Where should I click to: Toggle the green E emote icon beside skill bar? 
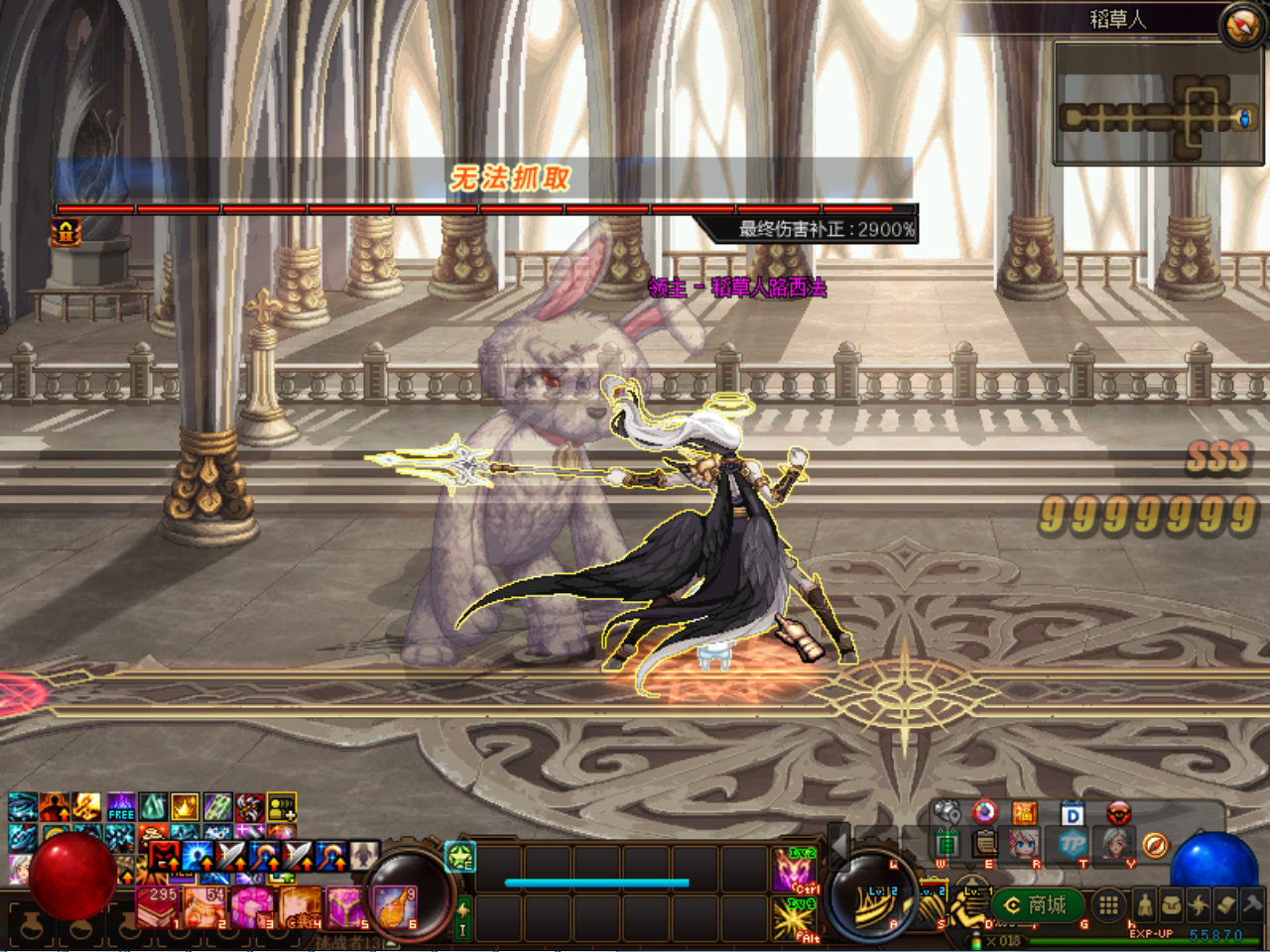459,854
